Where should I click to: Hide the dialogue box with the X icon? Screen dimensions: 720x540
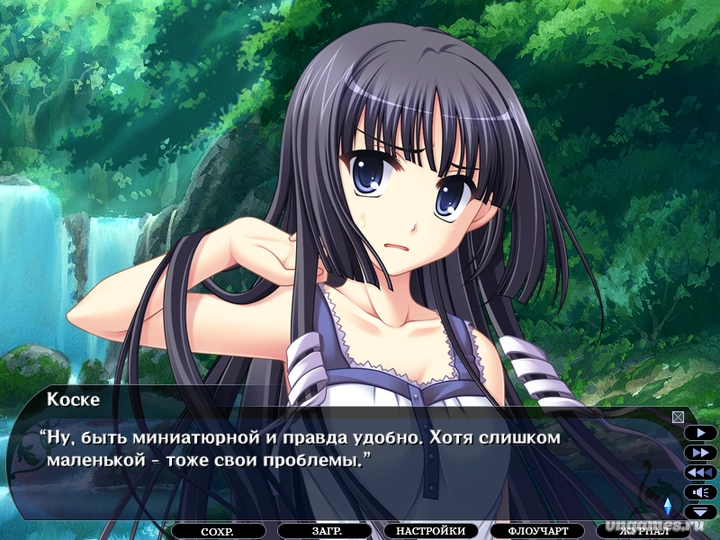tap(678, 417)
